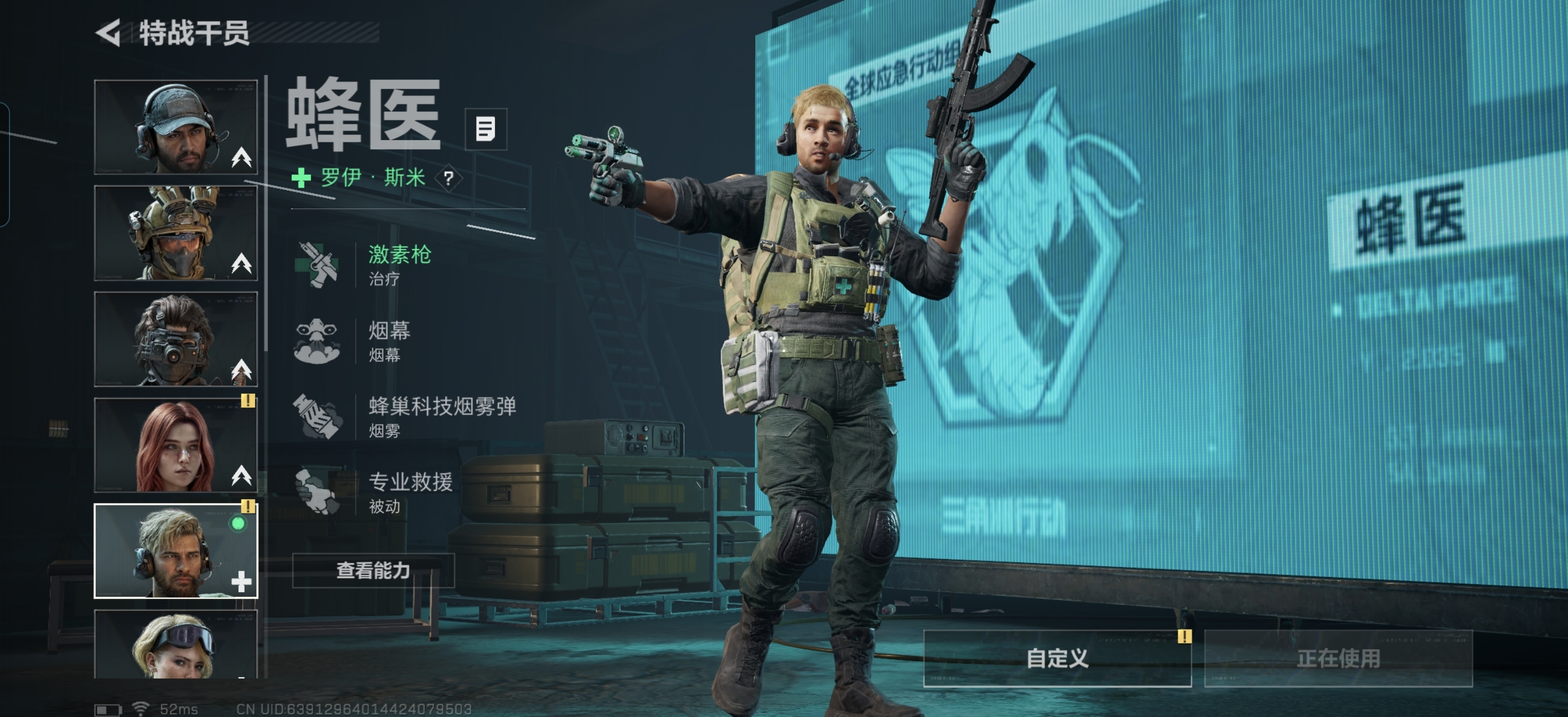The image size is (1568, 717).
Task: Select the red-haired female operator
Action: pos(176,445)
